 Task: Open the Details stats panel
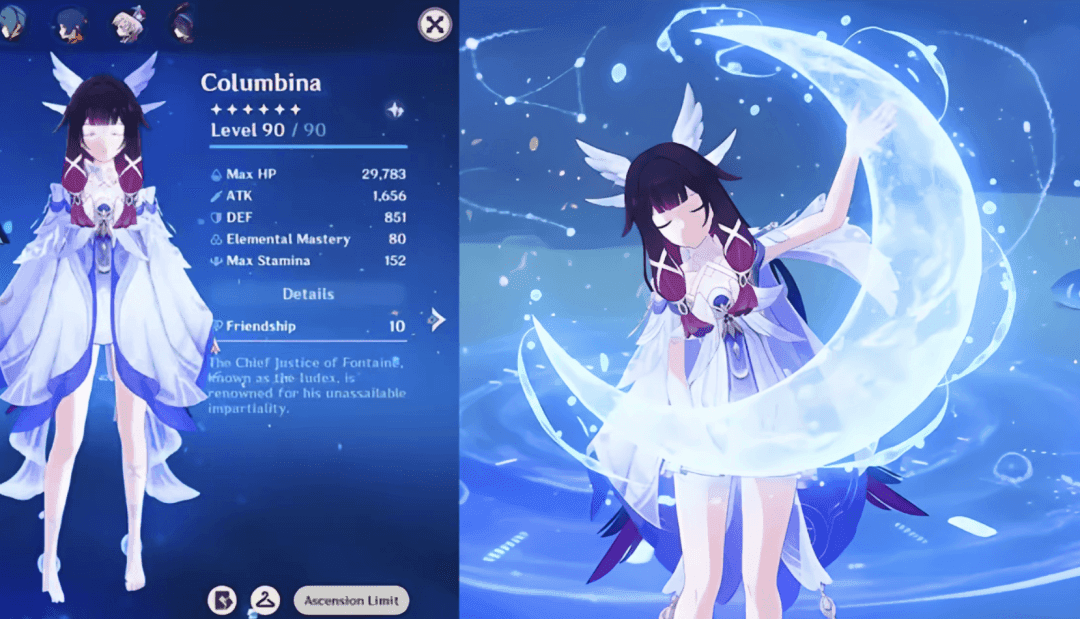(x=308, y=294)
